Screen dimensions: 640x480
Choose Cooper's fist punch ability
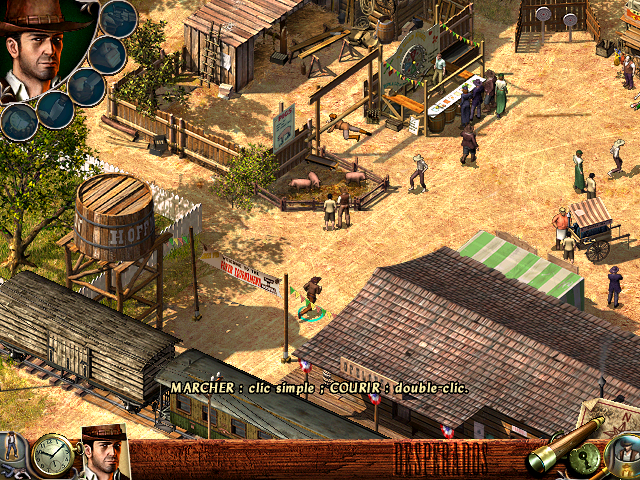click(x=107, y=54)
